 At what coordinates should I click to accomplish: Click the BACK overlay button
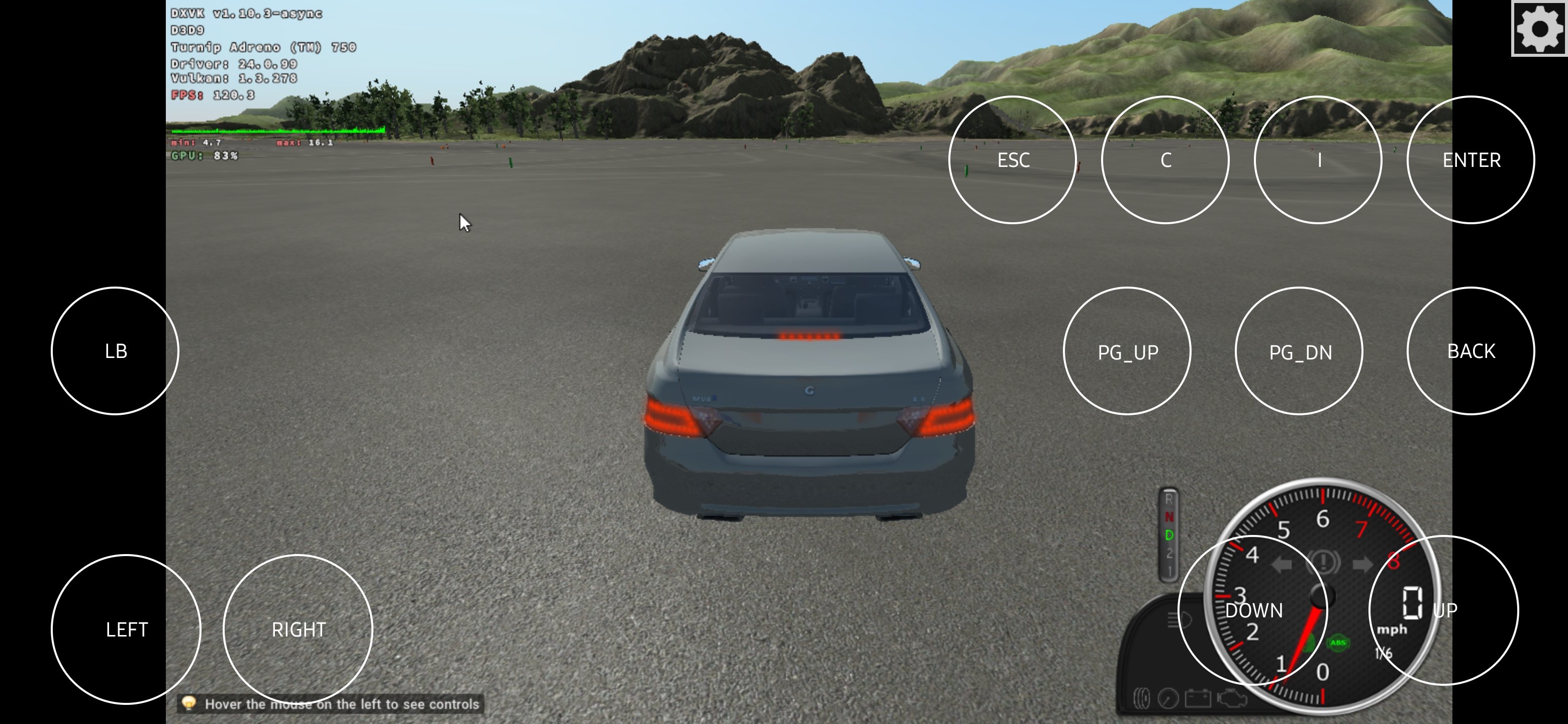pyautogui.click(x=1471, y=351)
